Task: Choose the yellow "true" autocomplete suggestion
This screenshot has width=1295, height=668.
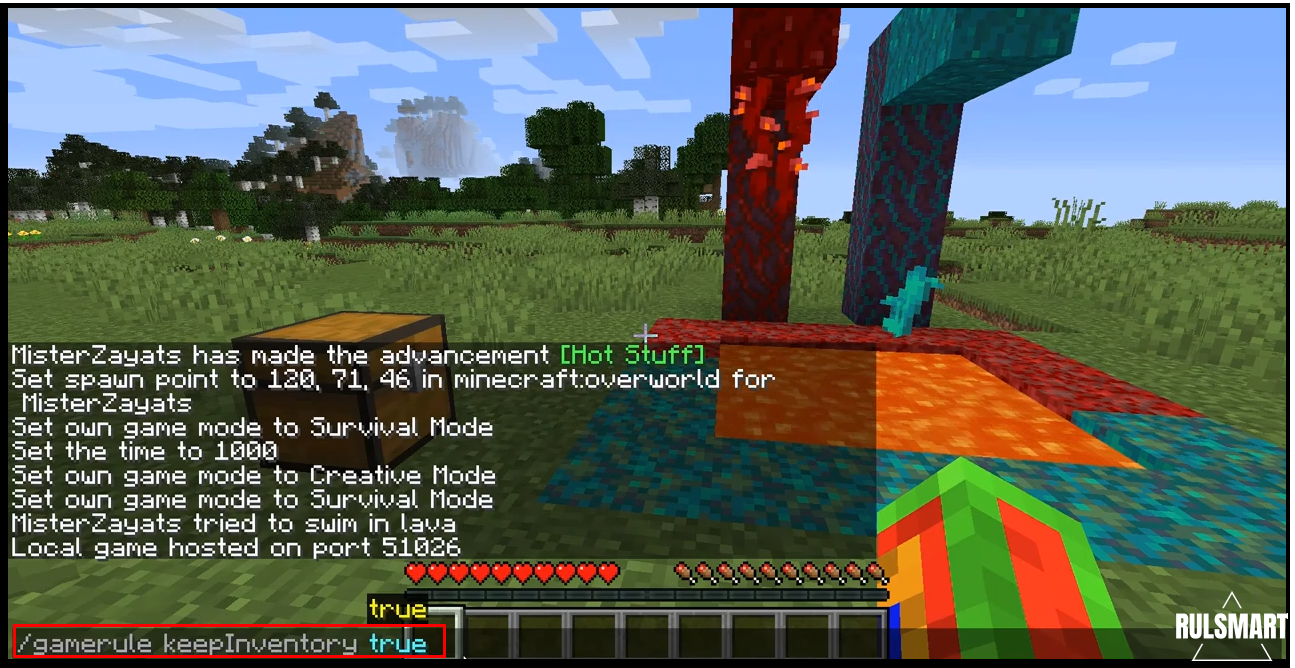Action: pyautogui.click(x=397, y=609)
